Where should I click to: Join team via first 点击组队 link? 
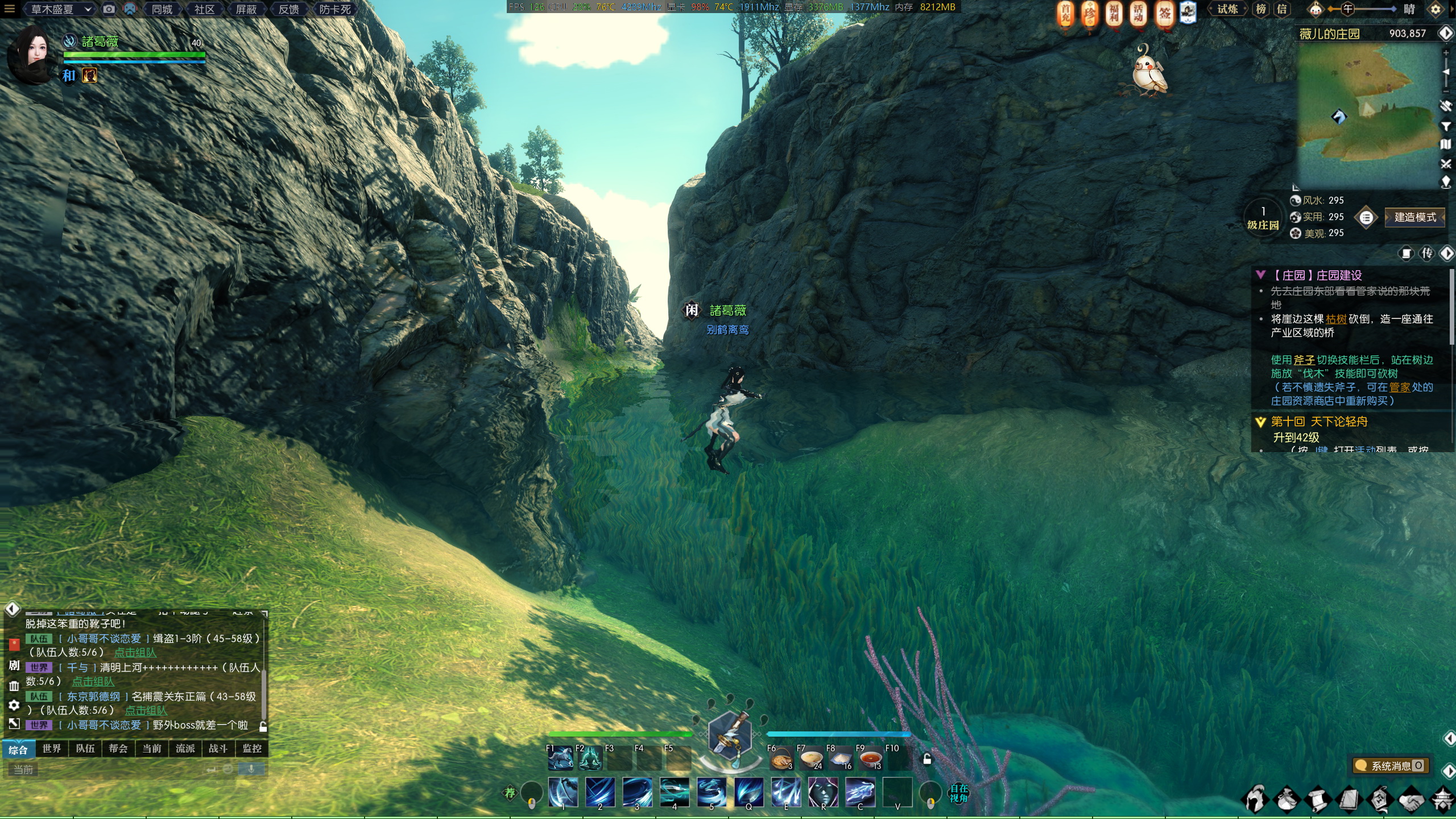pyautogui.click(x=135, y=652)
